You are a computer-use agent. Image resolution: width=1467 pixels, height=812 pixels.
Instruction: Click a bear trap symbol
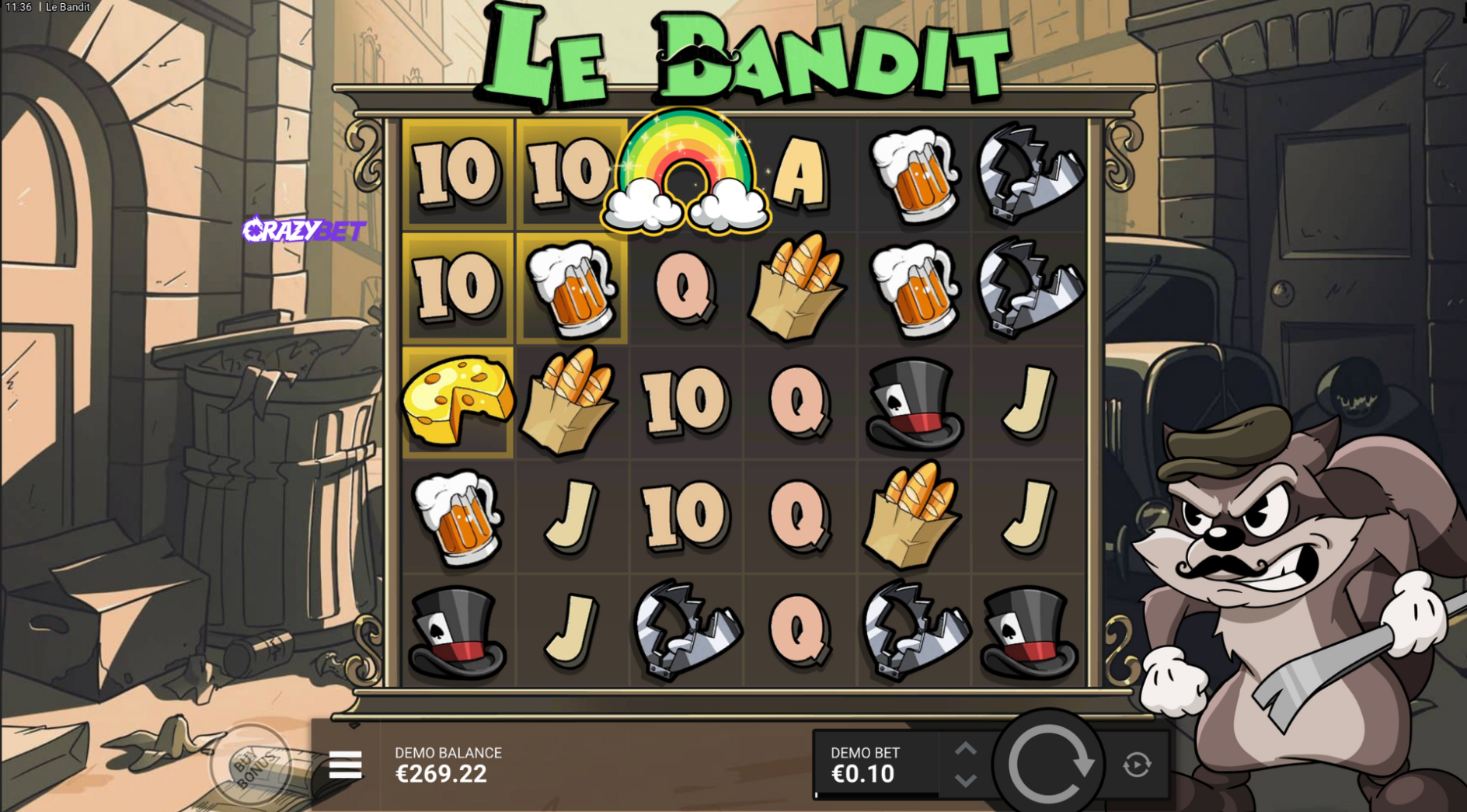[x=1029, y=173]
